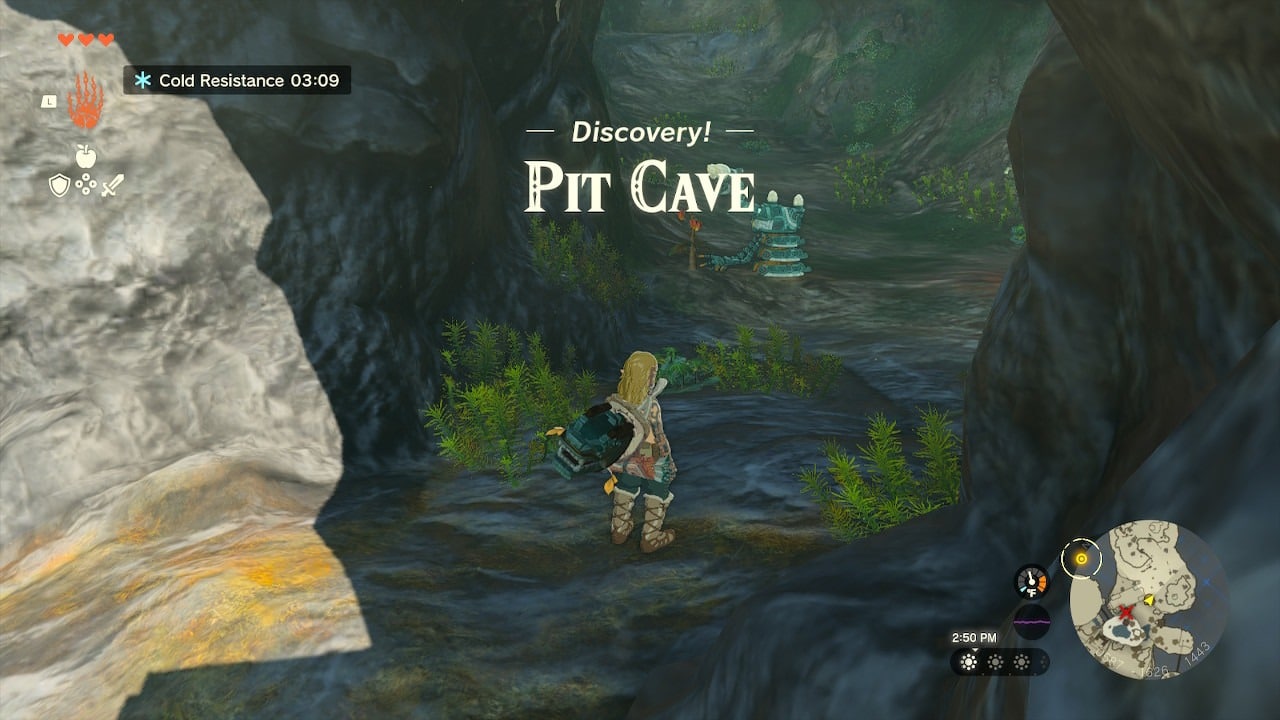
Task: Open the sword weapon quick-select icon
Action: click(x=111, y=185)
